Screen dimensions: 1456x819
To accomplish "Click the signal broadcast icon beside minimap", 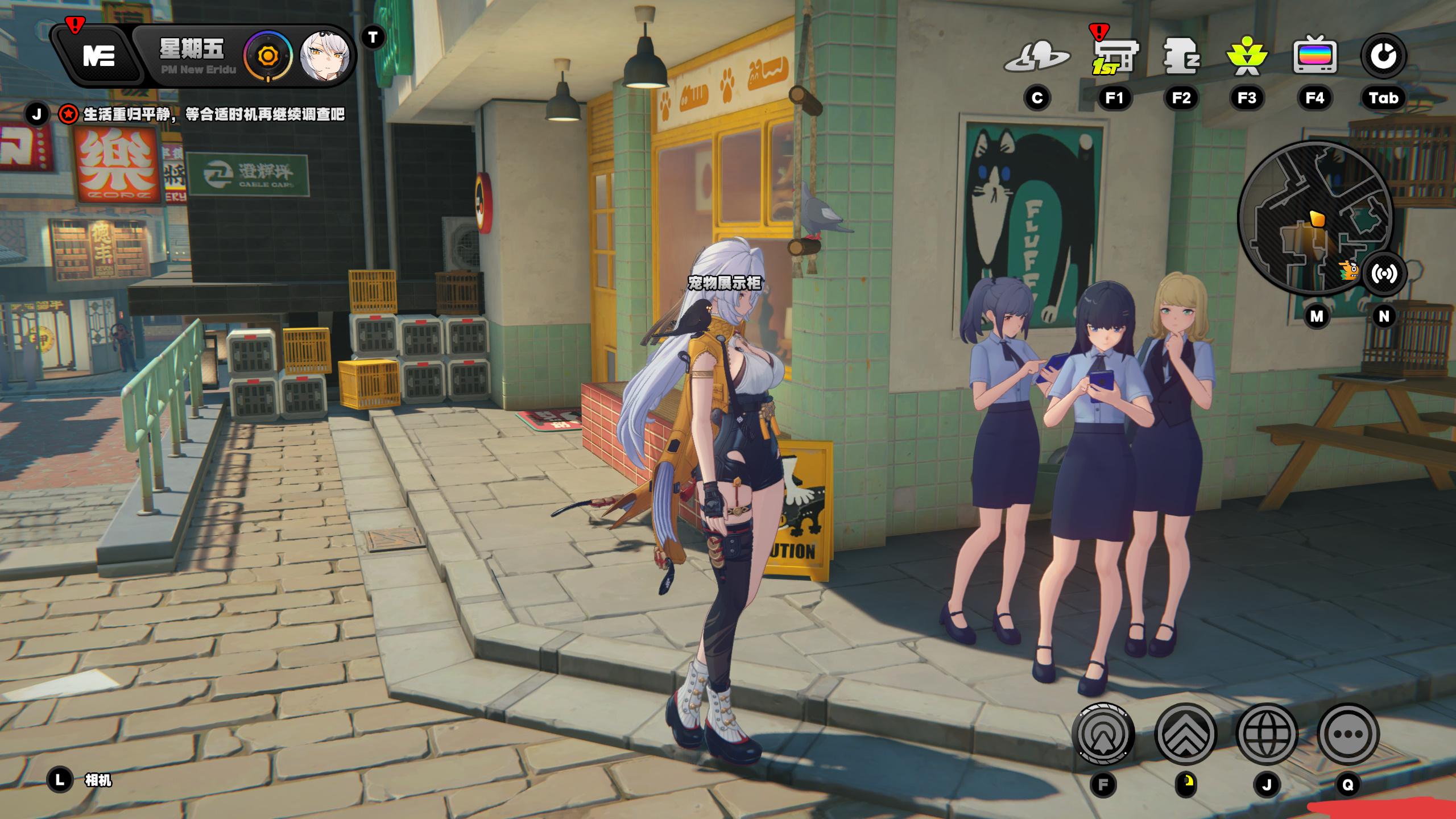I will (x=1384, y=274).
